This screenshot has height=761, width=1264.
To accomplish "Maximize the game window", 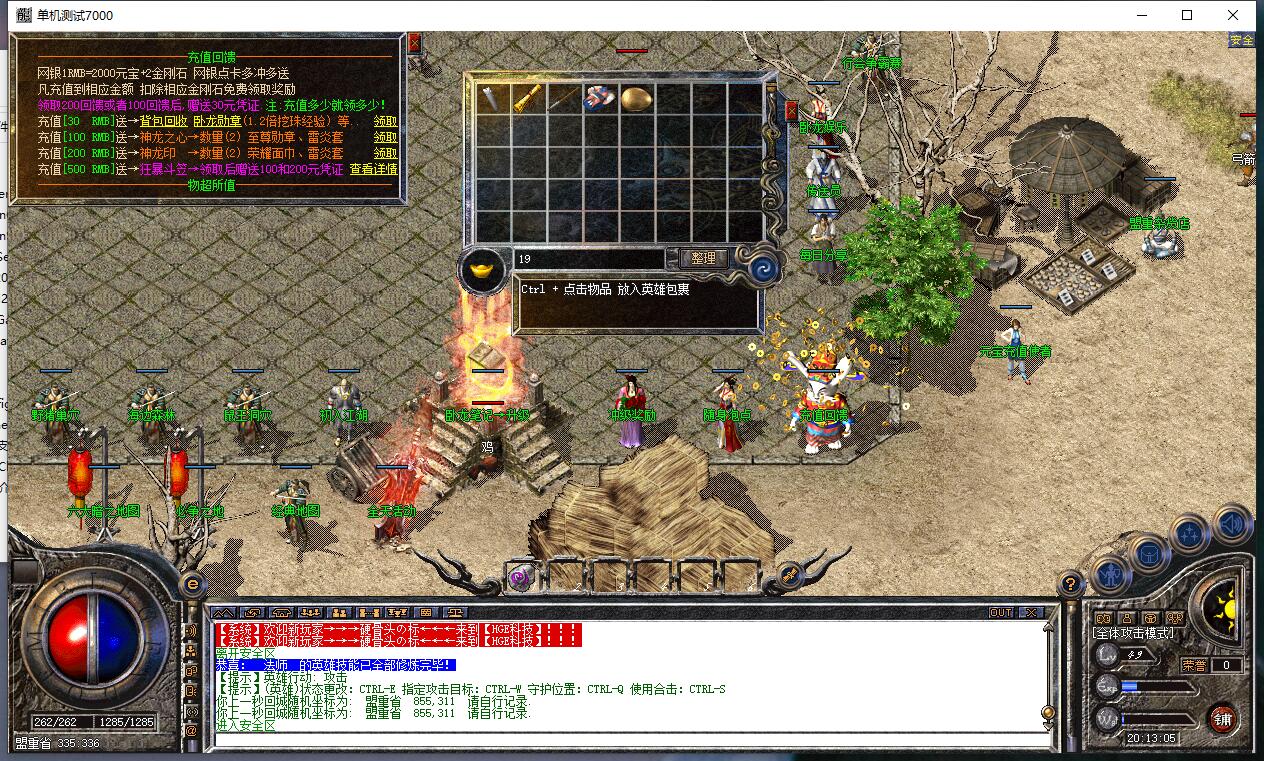I will (x=1187, y=15).
